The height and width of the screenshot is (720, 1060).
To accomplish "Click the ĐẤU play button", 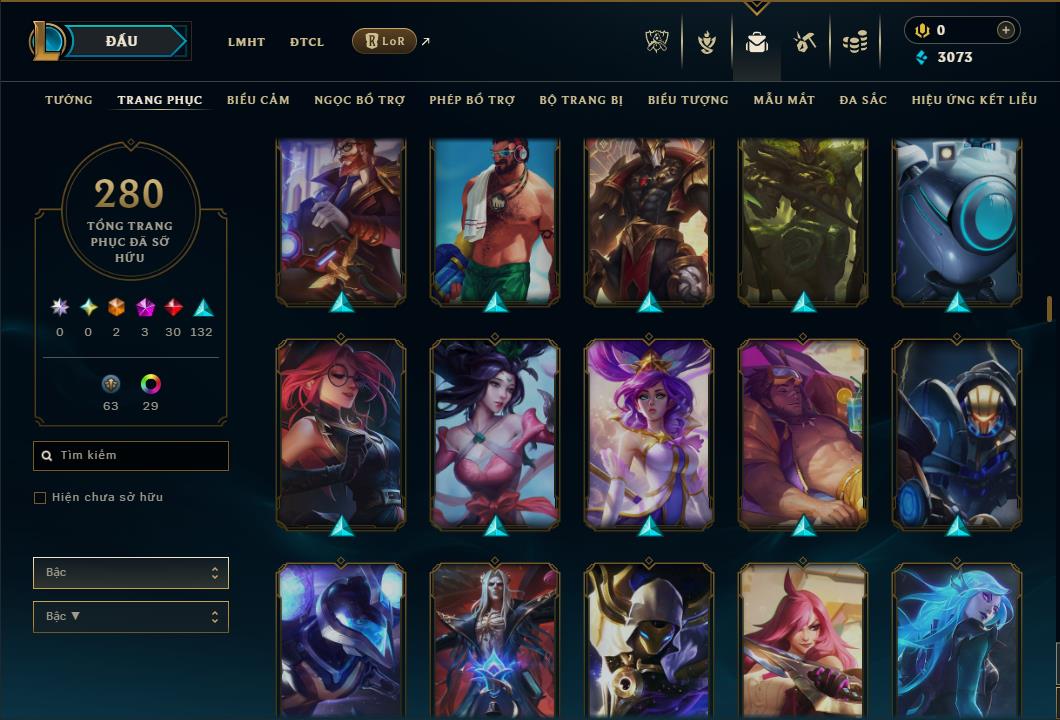I will pos(122,41).
